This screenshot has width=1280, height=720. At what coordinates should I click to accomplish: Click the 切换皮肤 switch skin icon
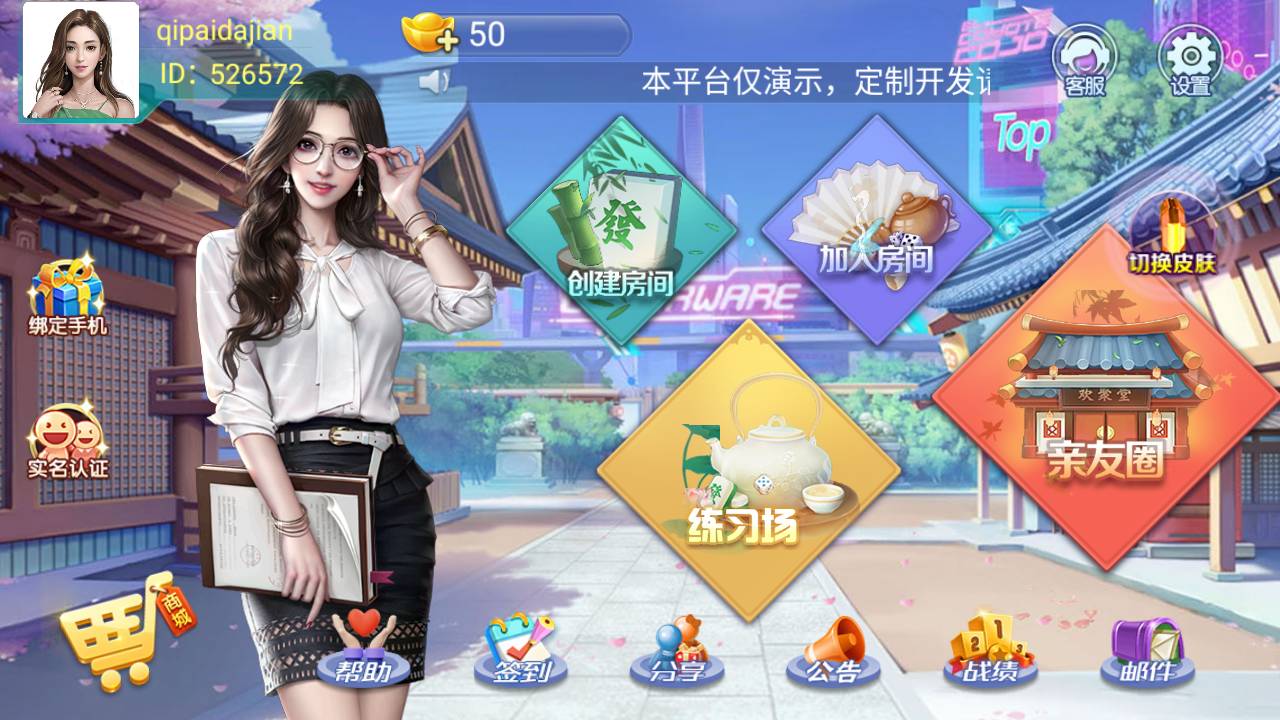(x=1172, y=236)
